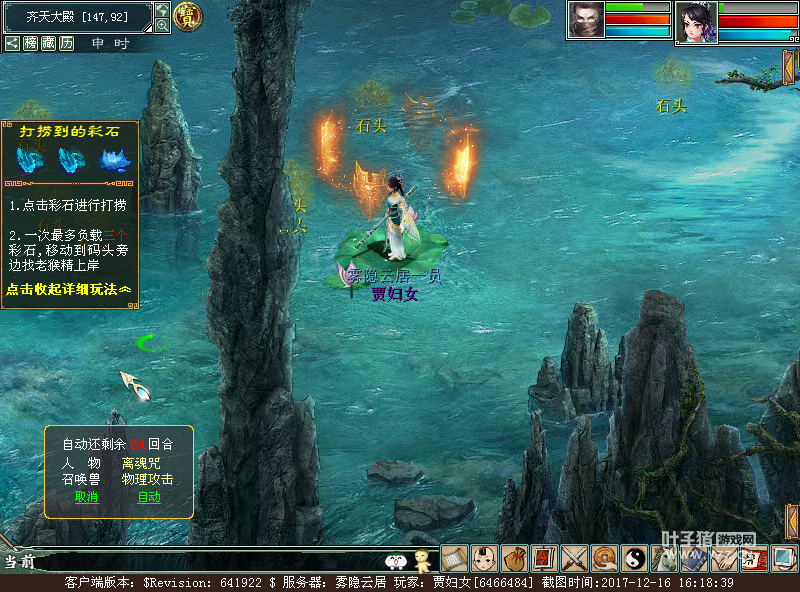Open the 历 calendar button

pyautogui.click(x=66, y=43)
